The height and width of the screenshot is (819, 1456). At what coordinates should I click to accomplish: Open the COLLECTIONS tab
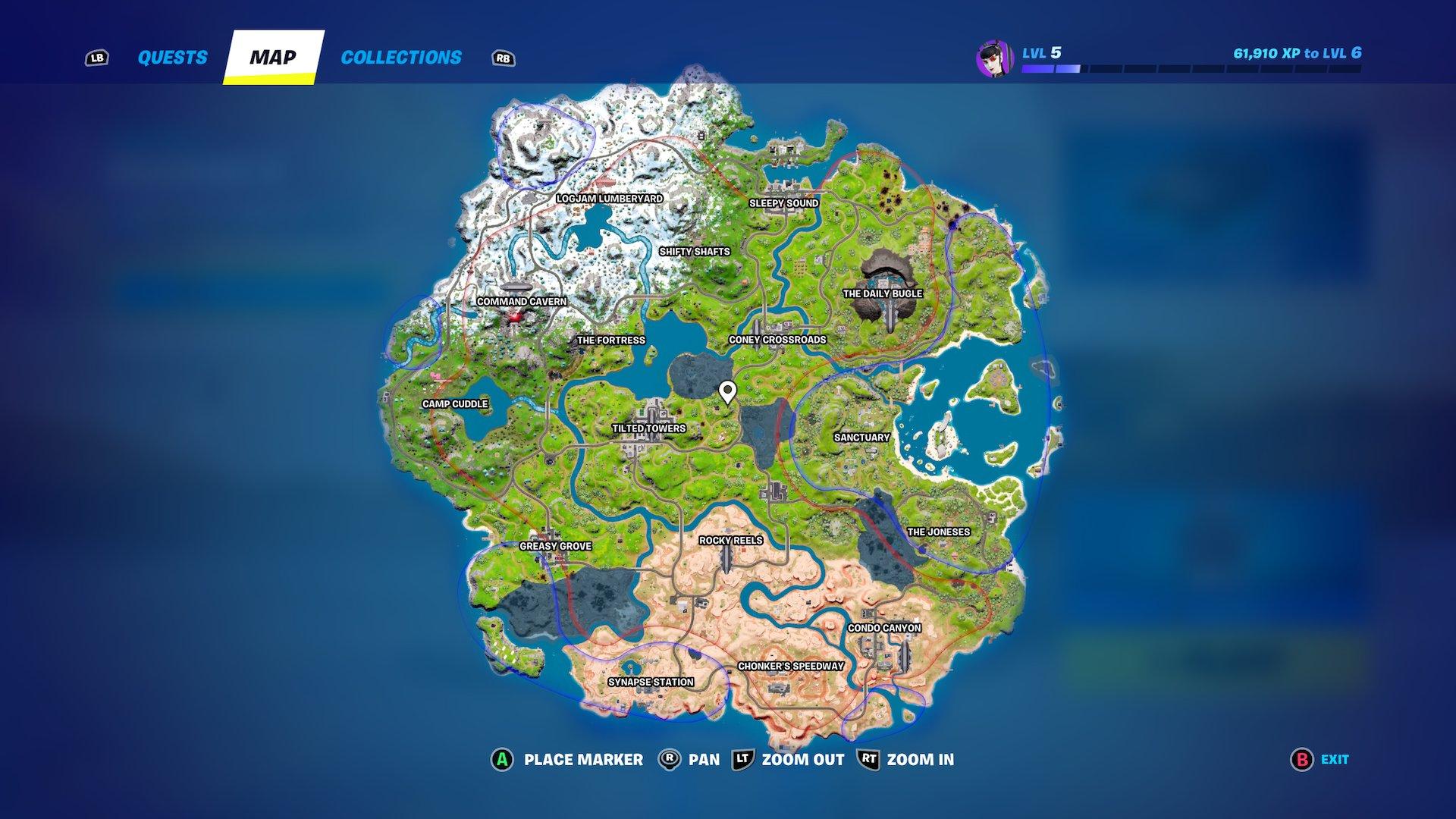click(x=401, y=57)
